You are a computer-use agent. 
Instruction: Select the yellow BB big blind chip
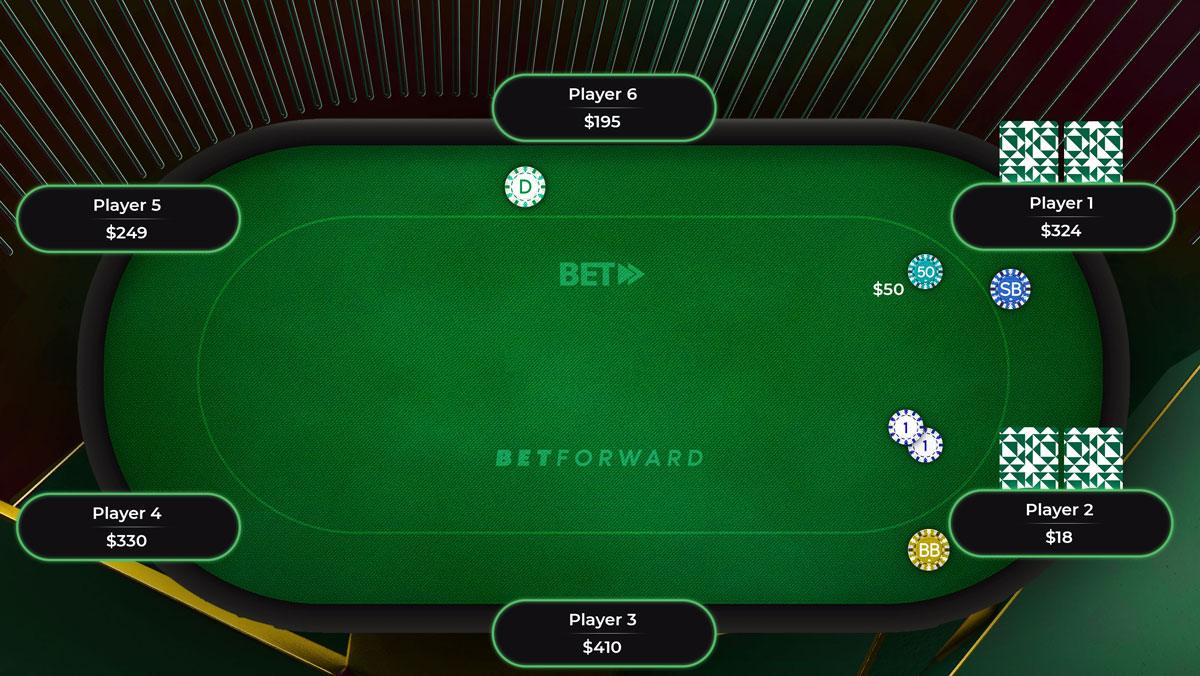pos(928,549)
